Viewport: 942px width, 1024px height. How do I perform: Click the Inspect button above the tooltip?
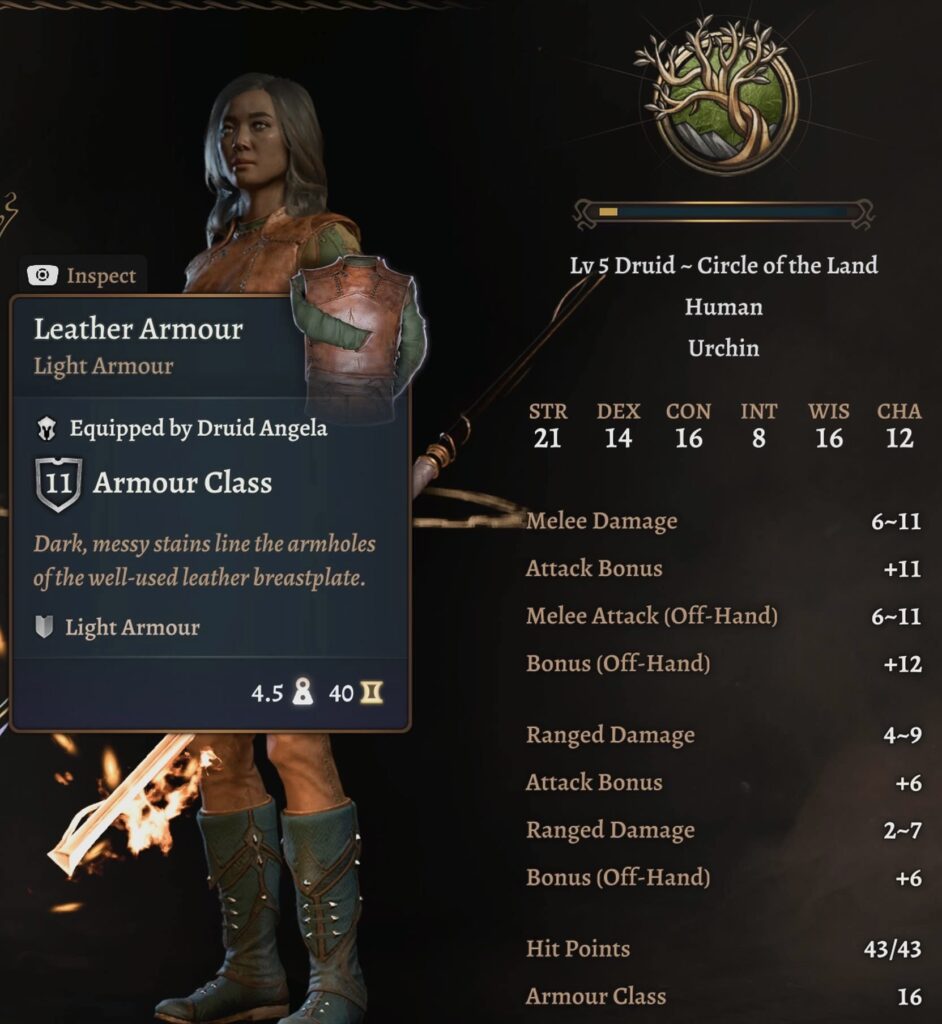[84, 276]
